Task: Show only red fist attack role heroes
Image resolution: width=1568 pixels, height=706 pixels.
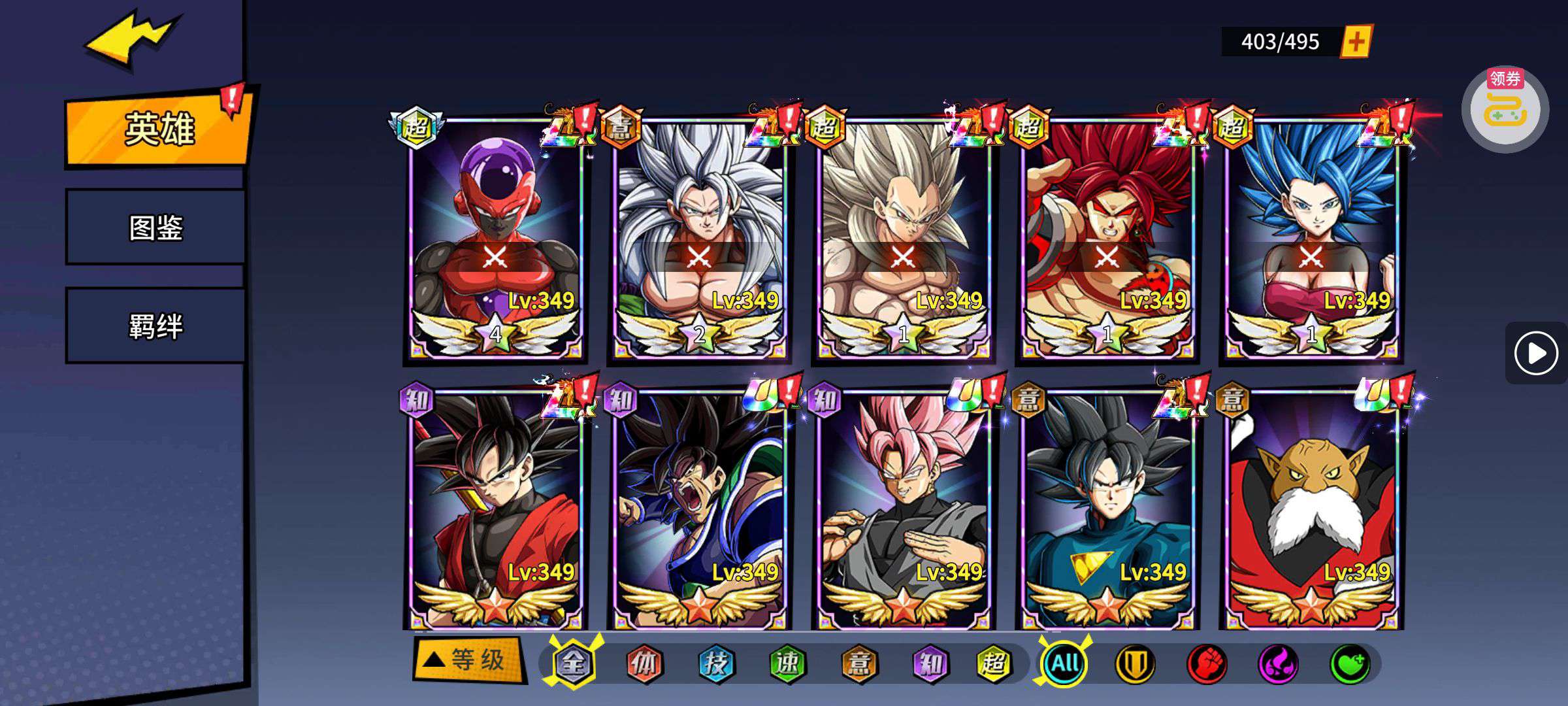Action: pos(1206,664)
